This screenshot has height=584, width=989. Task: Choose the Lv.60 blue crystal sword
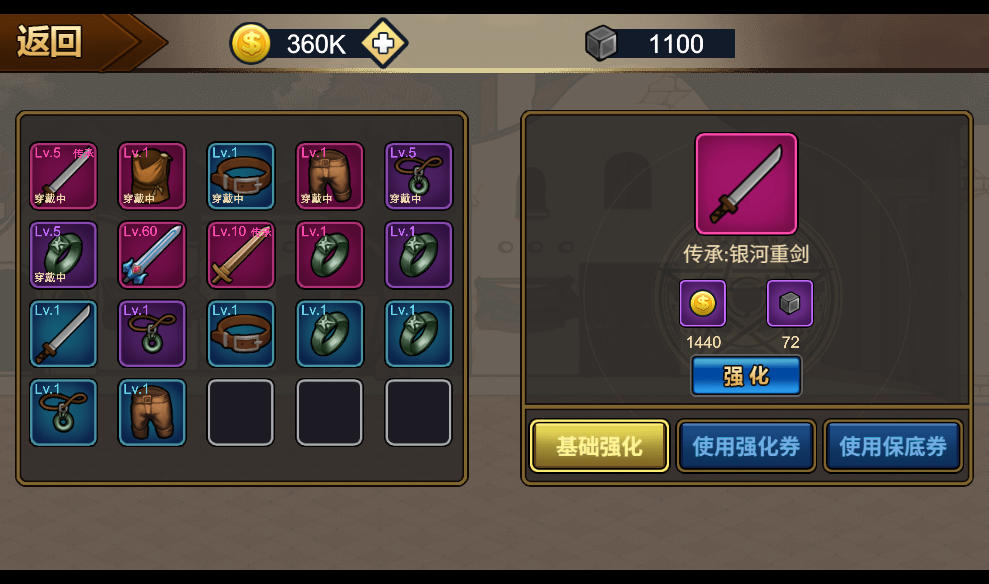152,255
